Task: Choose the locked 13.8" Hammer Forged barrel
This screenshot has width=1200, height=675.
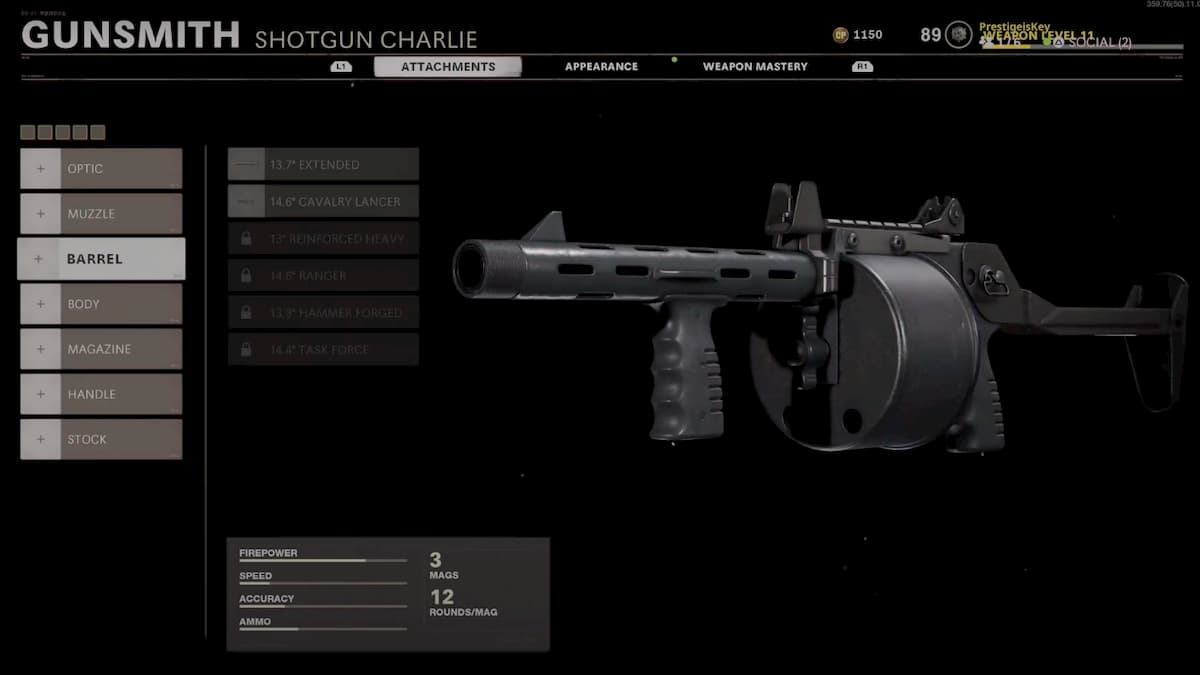Action: pyautogui.click(x=323, y=312)
